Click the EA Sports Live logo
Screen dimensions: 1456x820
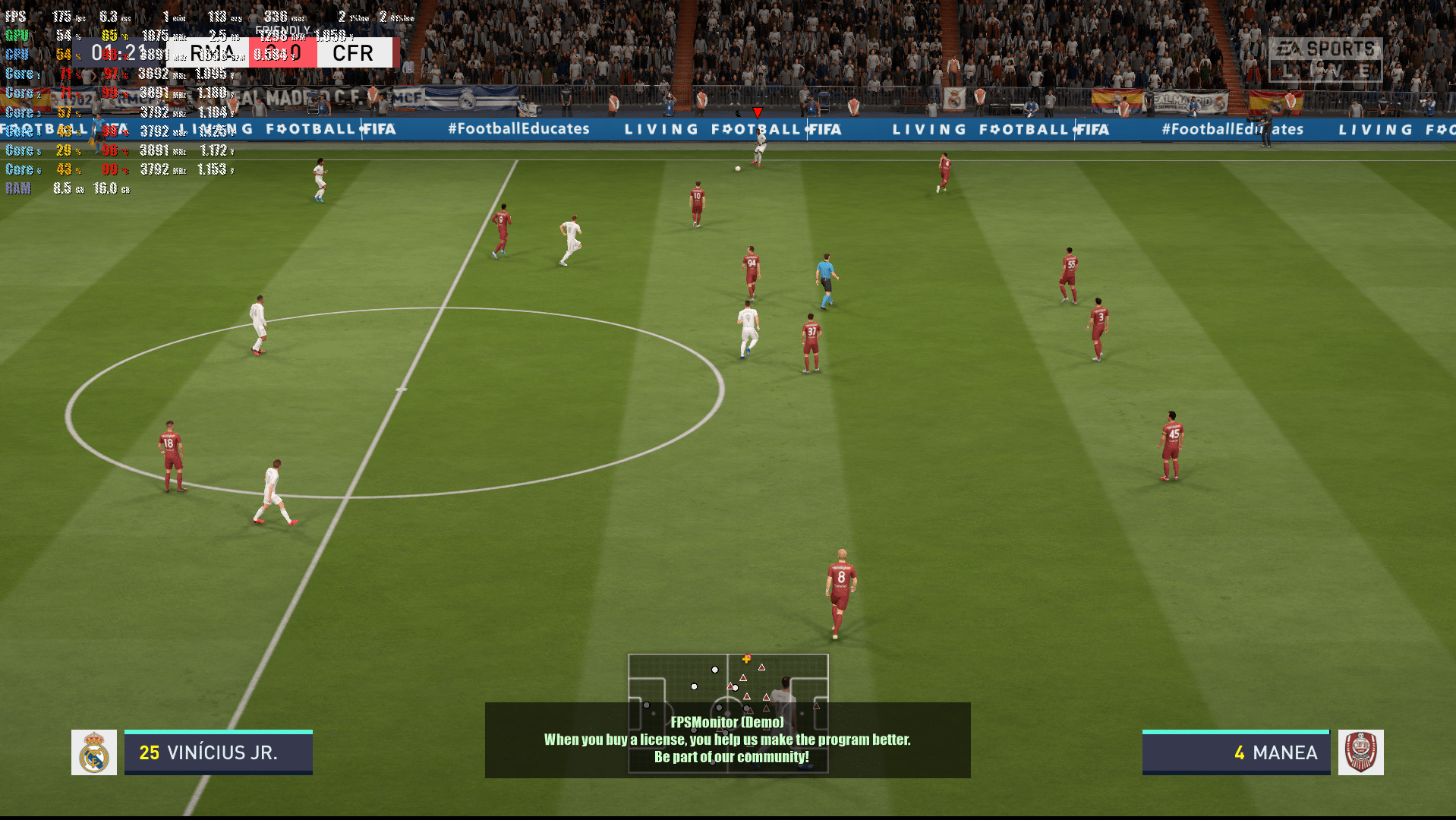tap(1325, 59)
